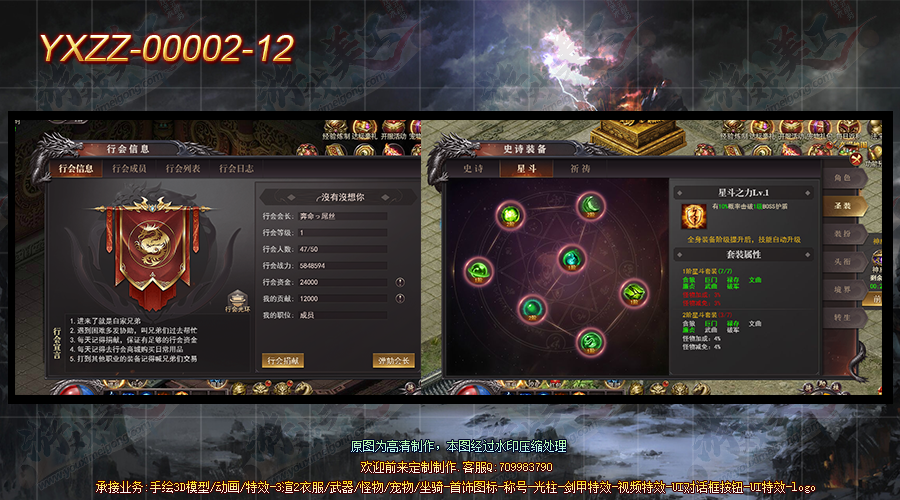Image resolution: width=900 pixels, height=500 pixels.
Task: Switch to the 装扮 side tab
Action: tap(842, 234)
